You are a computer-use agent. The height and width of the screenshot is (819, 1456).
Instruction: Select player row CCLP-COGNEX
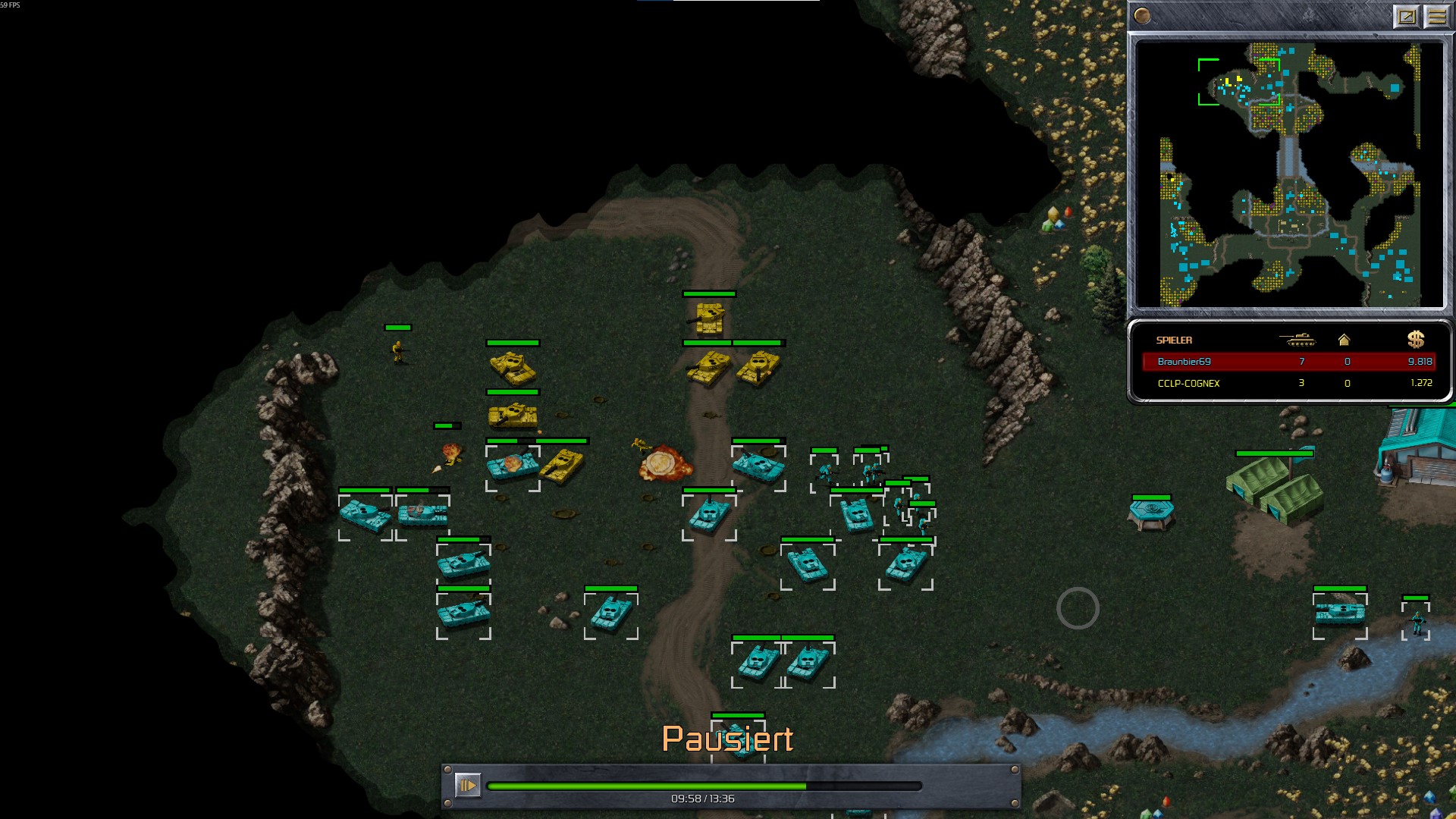tap(1288, 383)
